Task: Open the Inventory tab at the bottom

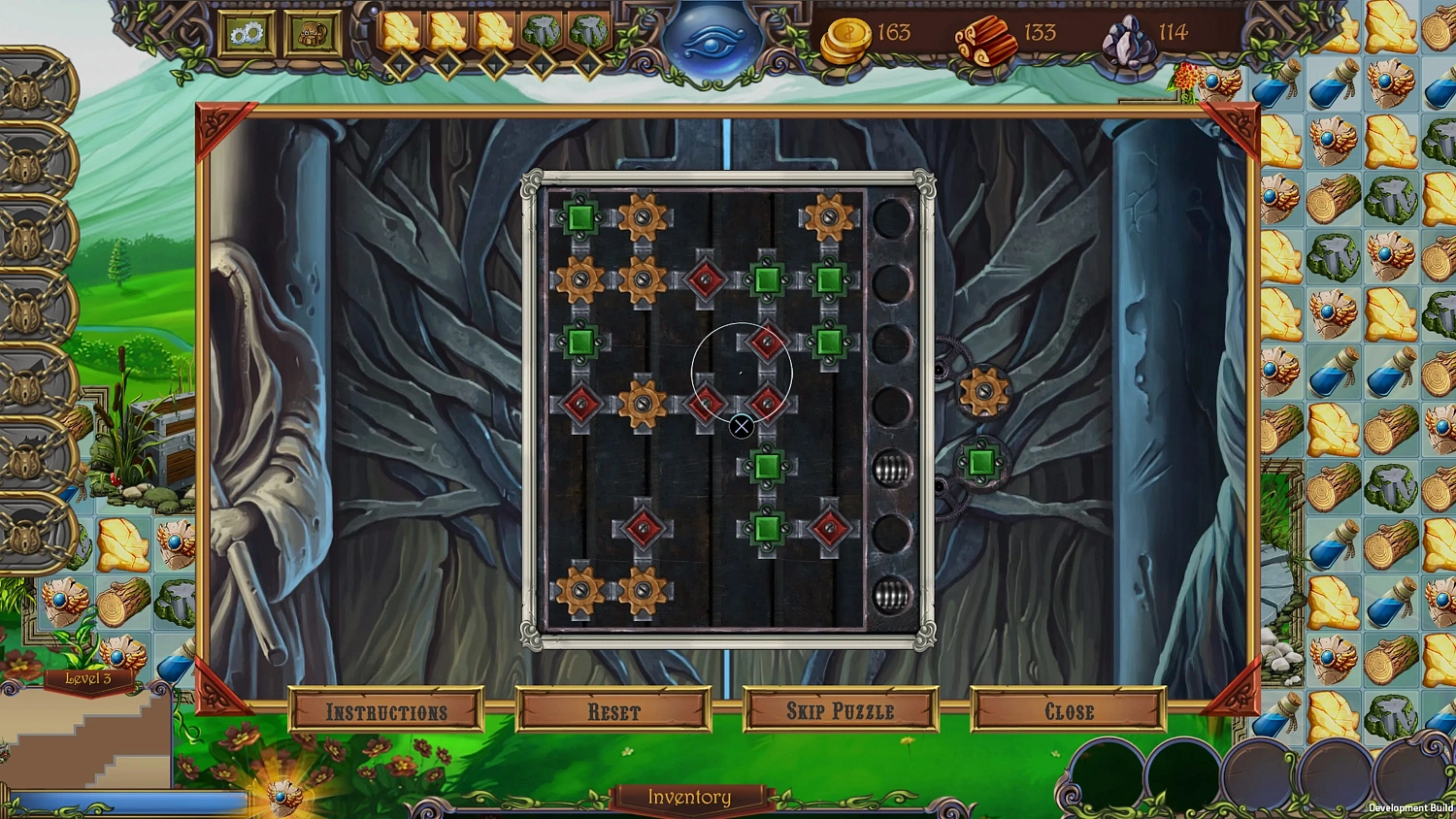Action: pos(688,797)
